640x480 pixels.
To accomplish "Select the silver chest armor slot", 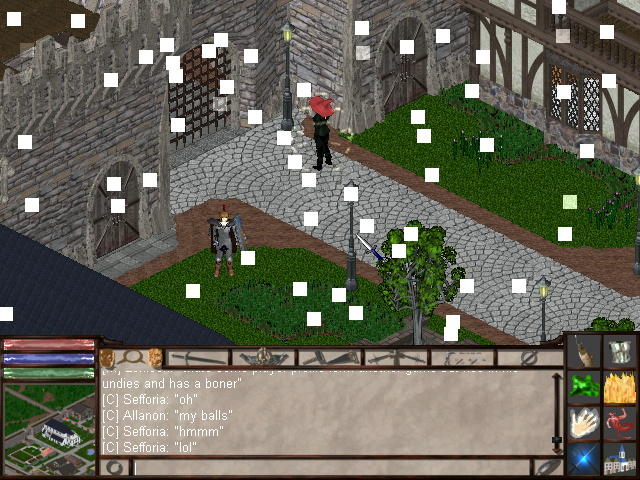I will [621, 352].
